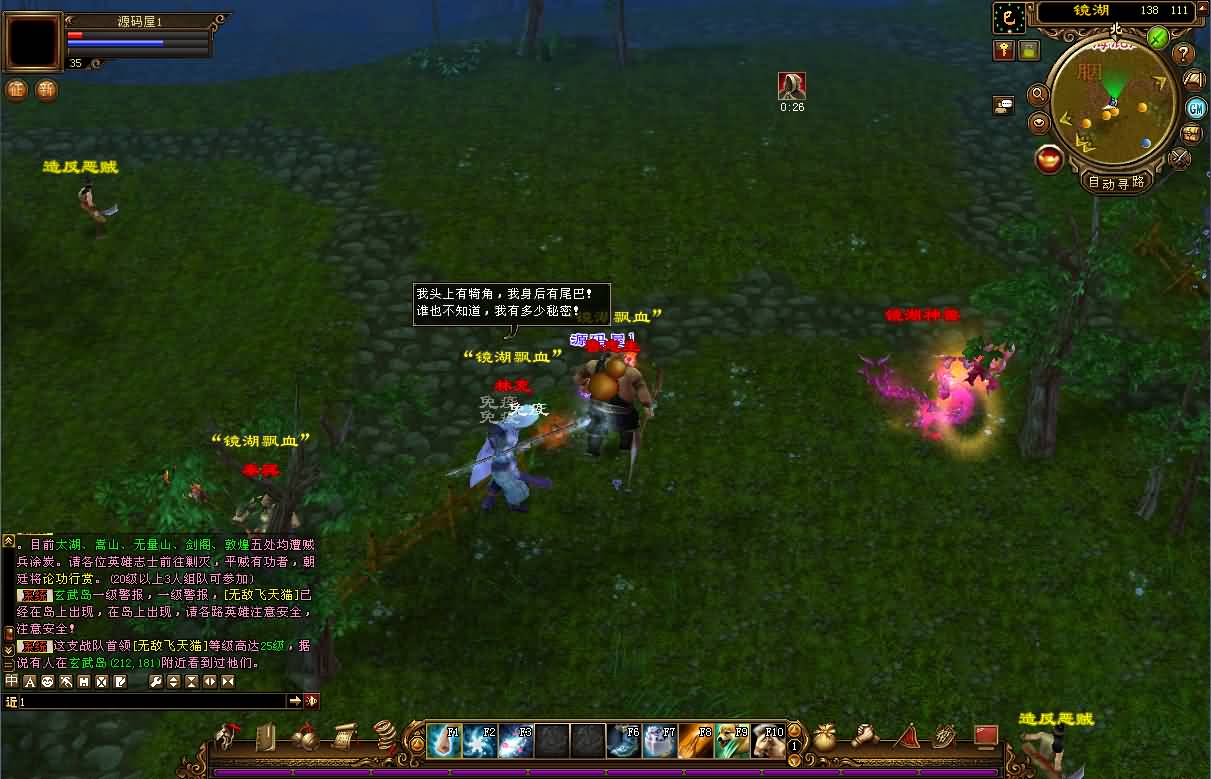Click the 自动寻路 auto-pathfinding button

pos(1117,182)
